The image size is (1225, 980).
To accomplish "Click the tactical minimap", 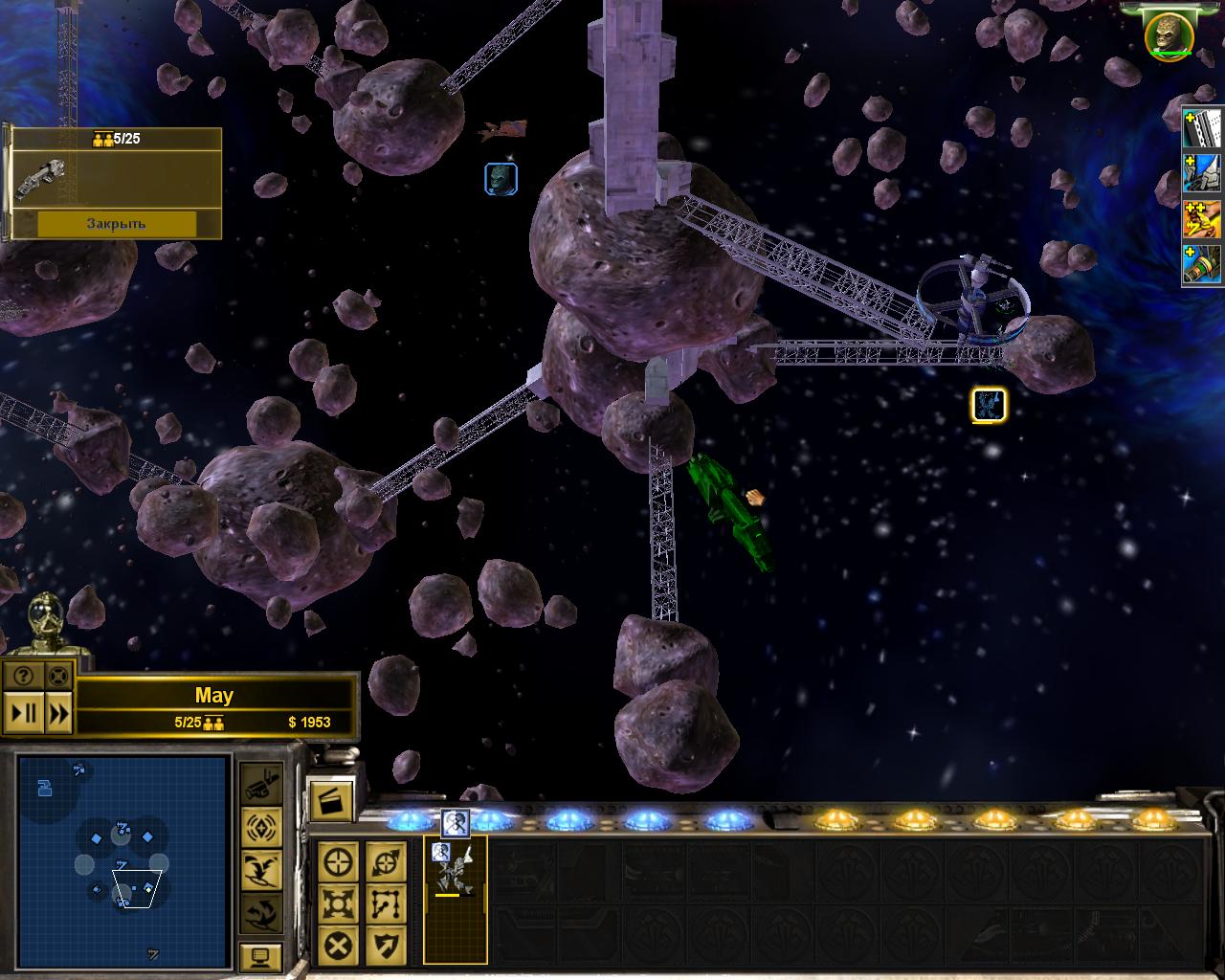I will point(122,857).
